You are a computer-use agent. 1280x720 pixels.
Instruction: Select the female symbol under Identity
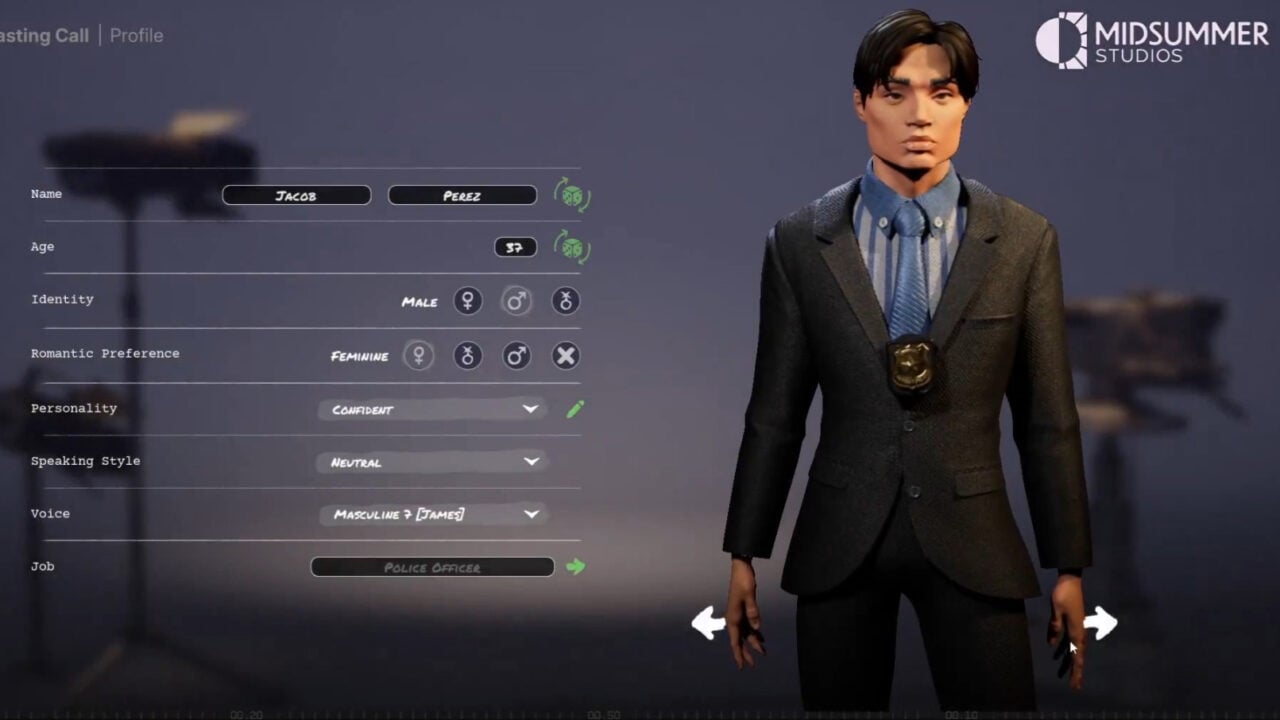(467, 300)
